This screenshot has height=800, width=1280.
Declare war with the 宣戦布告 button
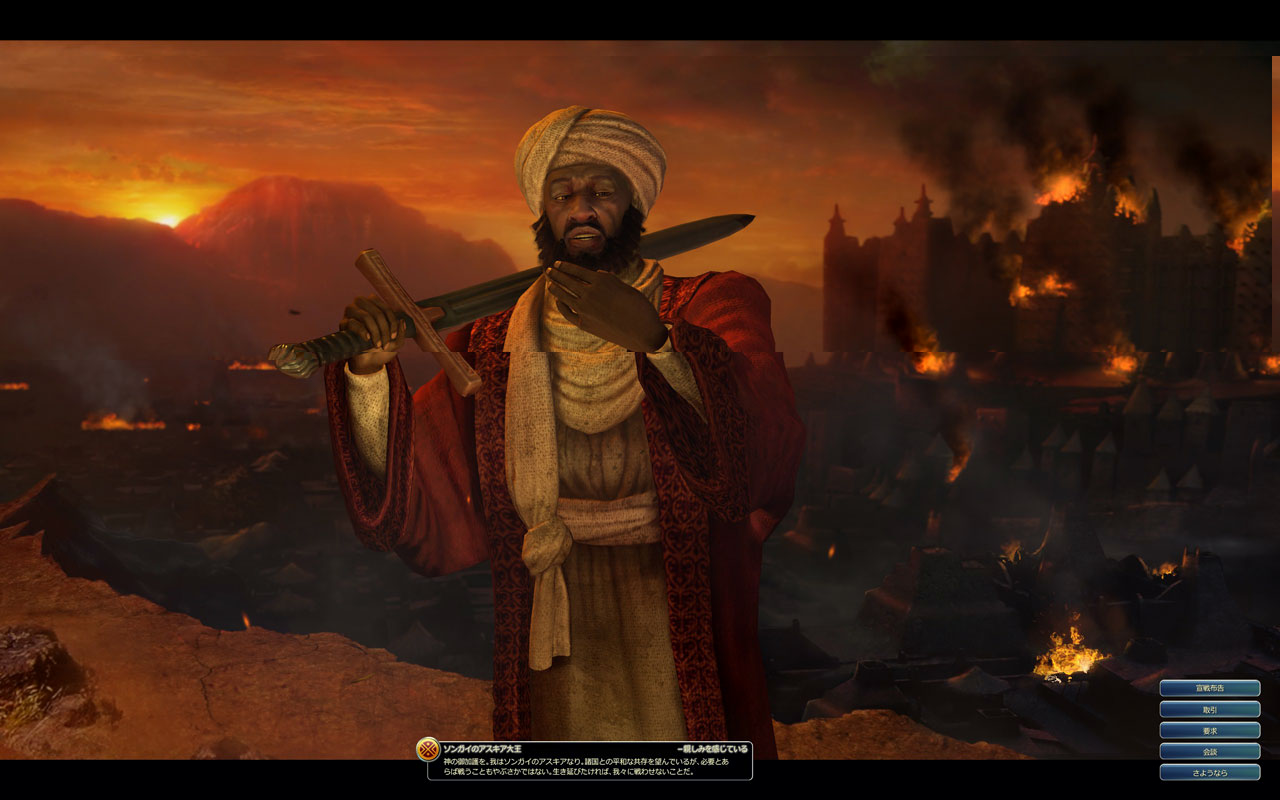point(1209,688)
